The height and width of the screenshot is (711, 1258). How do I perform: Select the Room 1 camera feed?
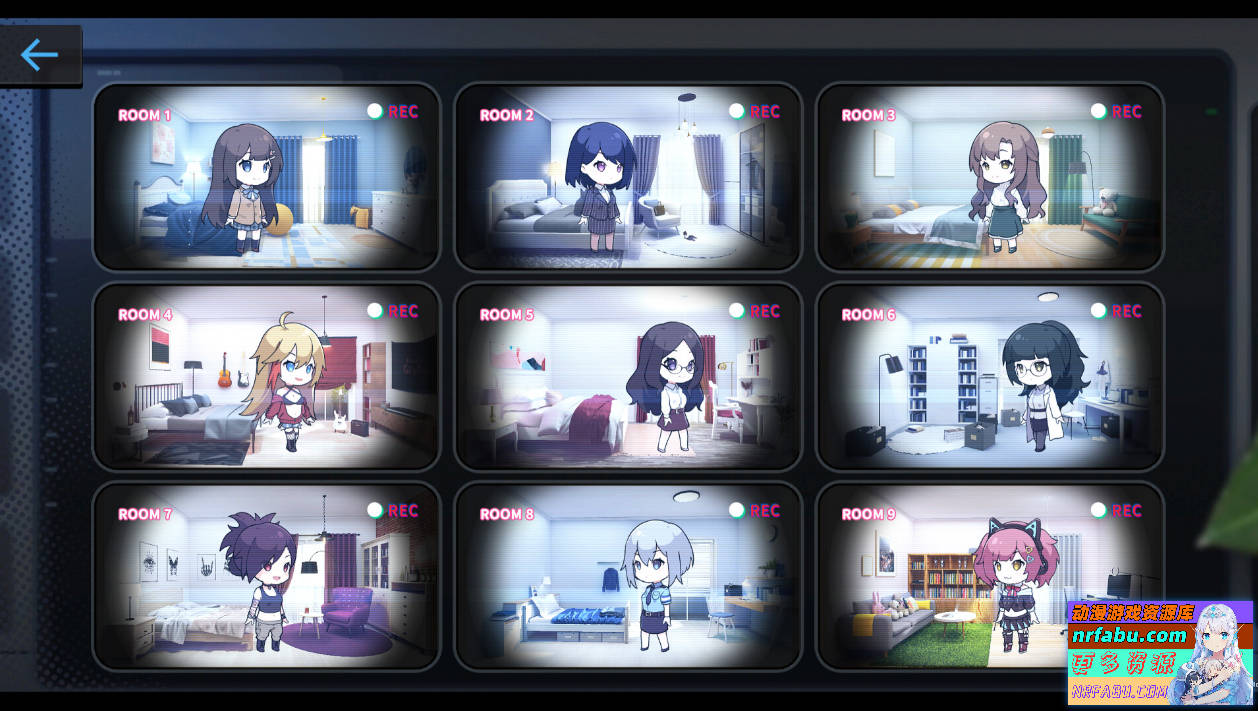point(267,177)
